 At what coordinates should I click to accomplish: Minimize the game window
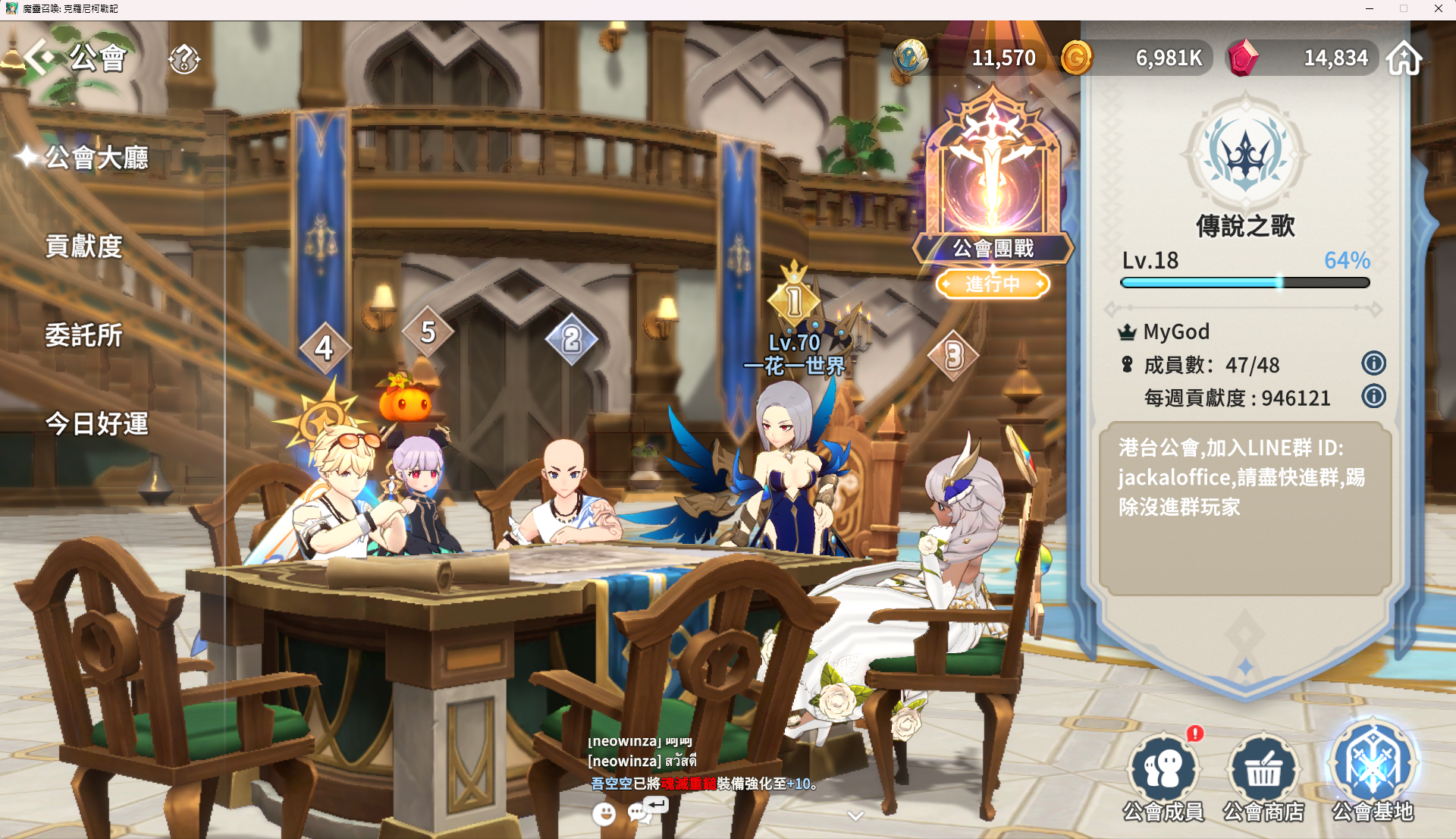point(1370,9)
